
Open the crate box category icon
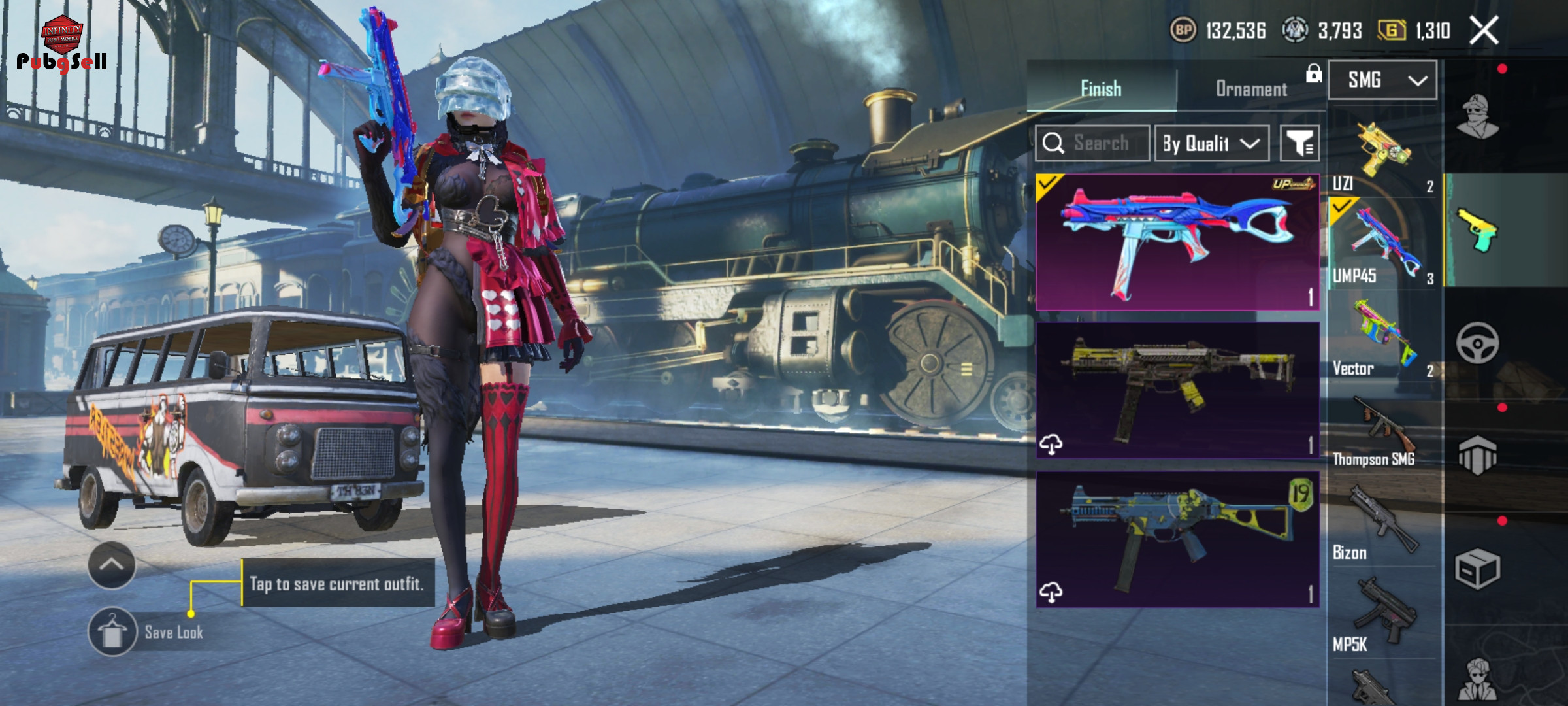pyautogui.click(x=1478, y=569)
